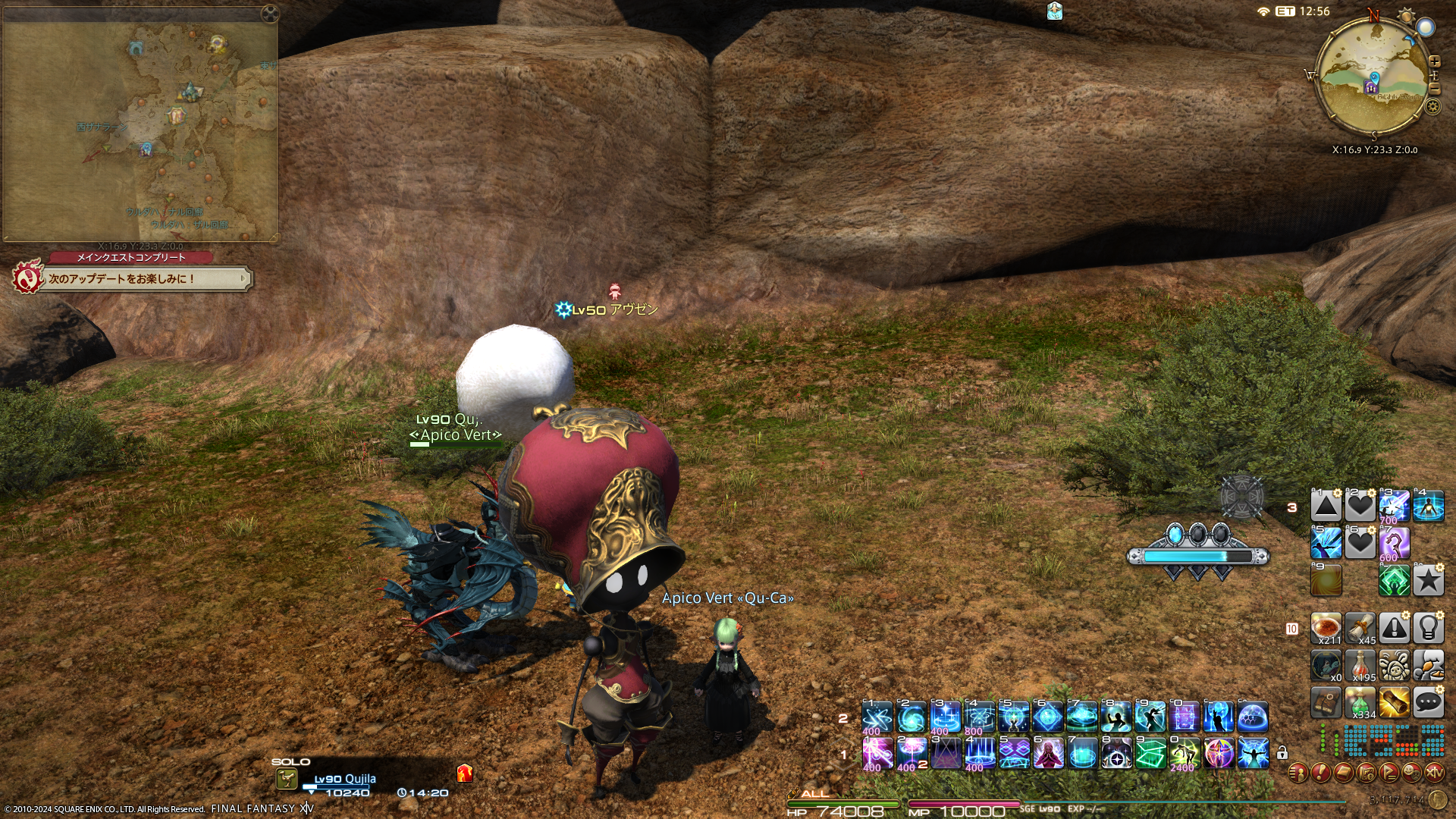Activate the yellow dancer ability costing 2400
1456x819 pixels.
point(1184,754)
